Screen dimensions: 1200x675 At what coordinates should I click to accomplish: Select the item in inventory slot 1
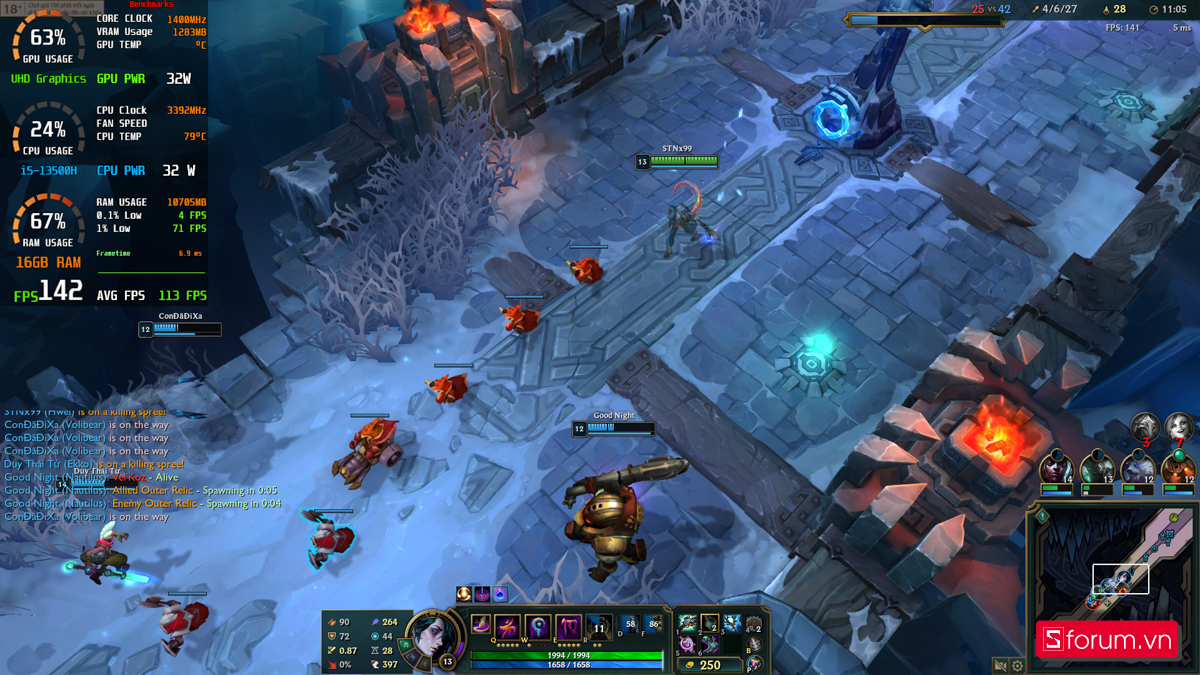pyautogui.click(x=687, y=623)
